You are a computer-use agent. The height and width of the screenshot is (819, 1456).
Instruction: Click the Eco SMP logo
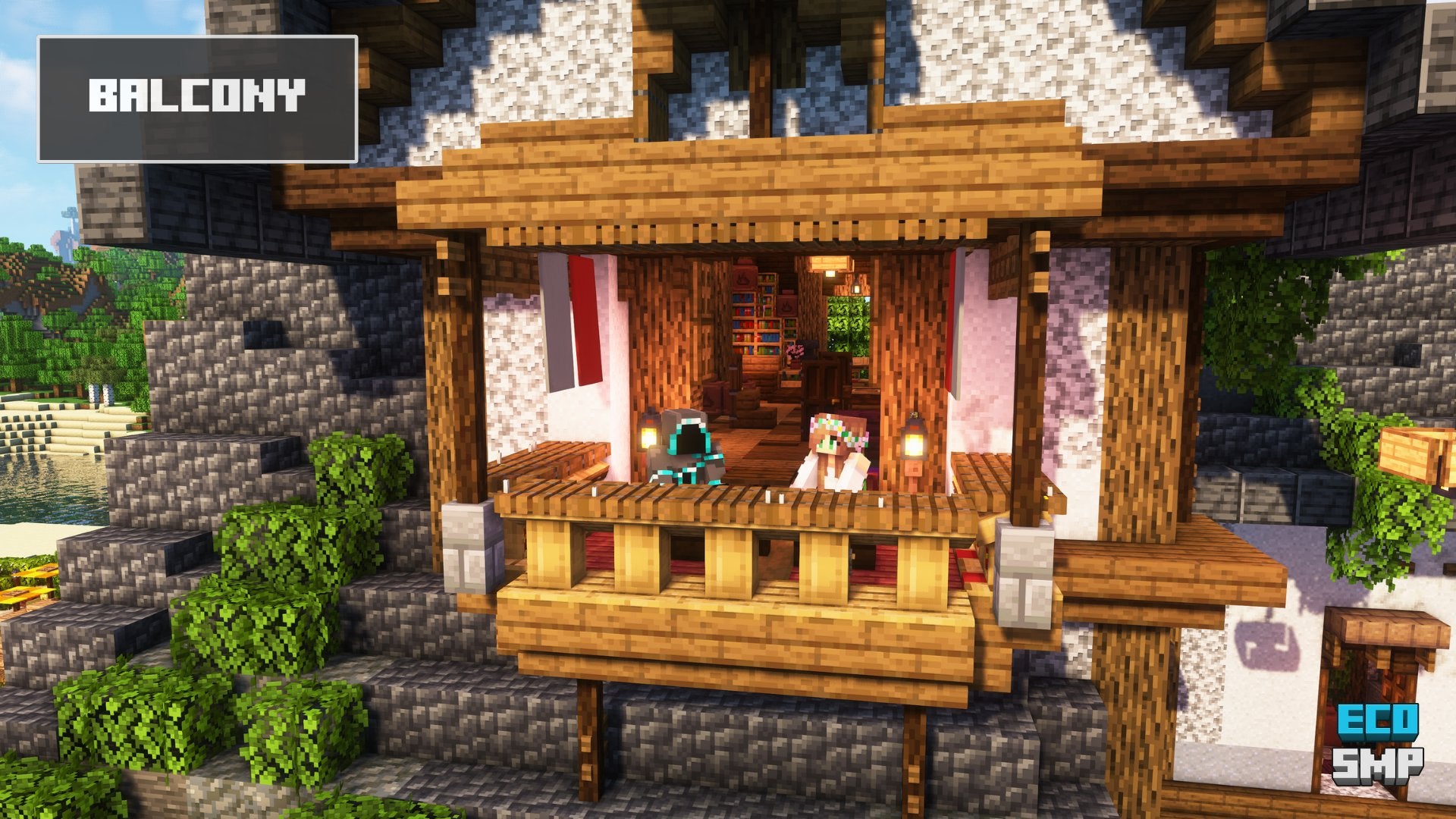point(1378,744)
